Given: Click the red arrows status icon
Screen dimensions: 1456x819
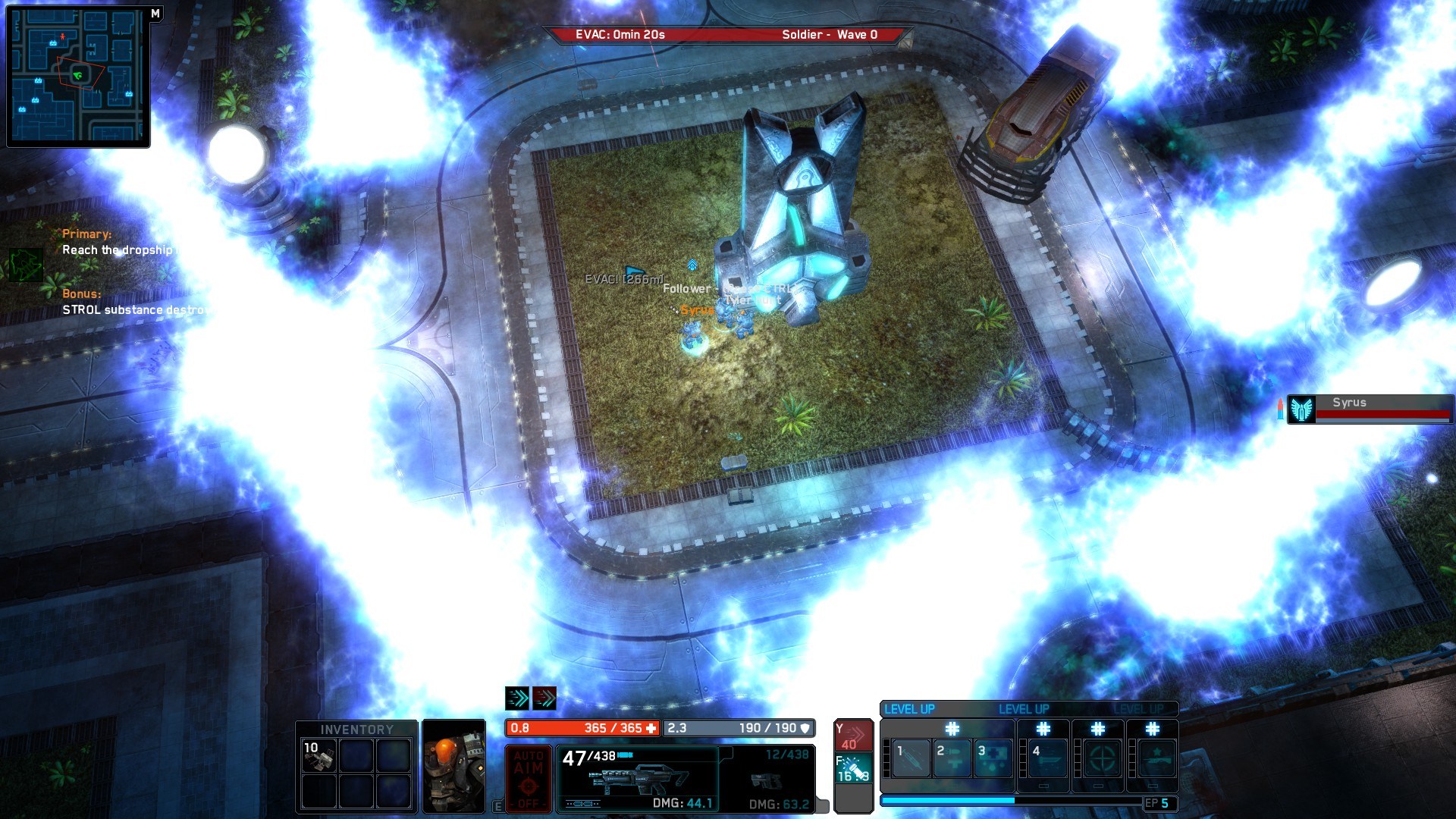Looking at the screenshot, I should (x=544, y=698).
